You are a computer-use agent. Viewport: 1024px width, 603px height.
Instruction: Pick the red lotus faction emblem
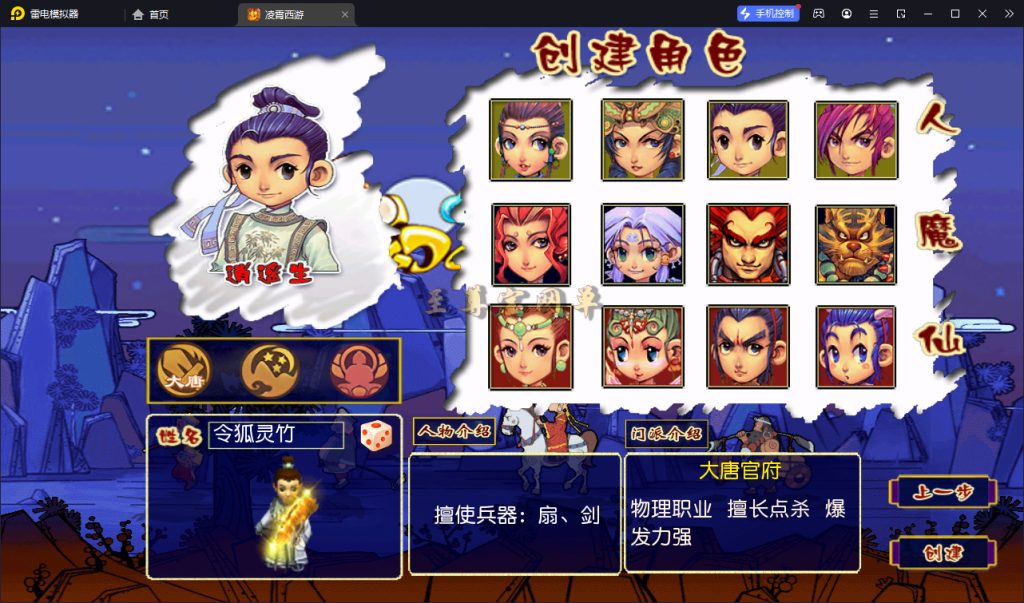tap(358, 370)
